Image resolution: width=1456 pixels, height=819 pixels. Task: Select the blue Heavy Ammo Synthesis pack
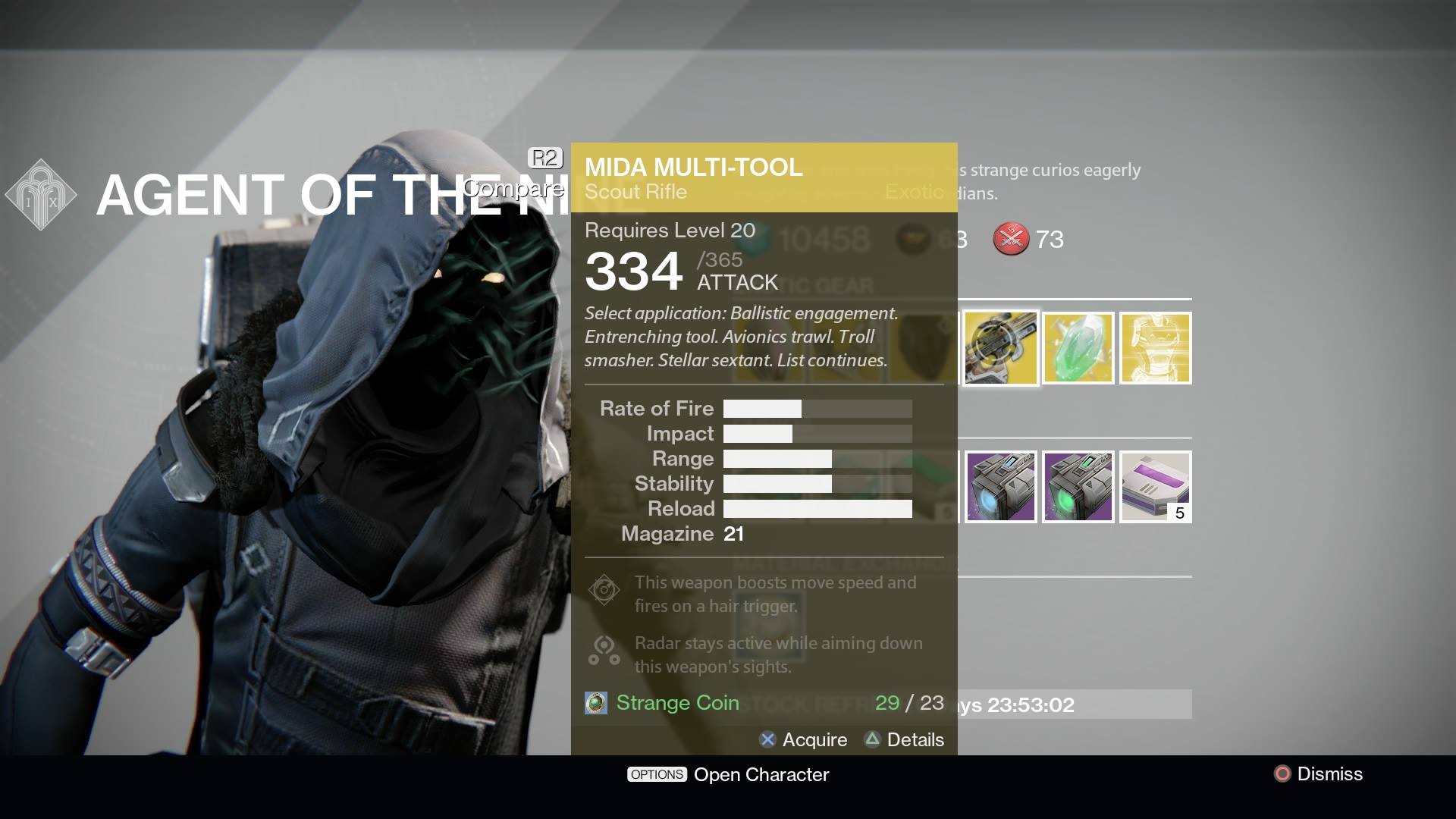coord(999,486)
